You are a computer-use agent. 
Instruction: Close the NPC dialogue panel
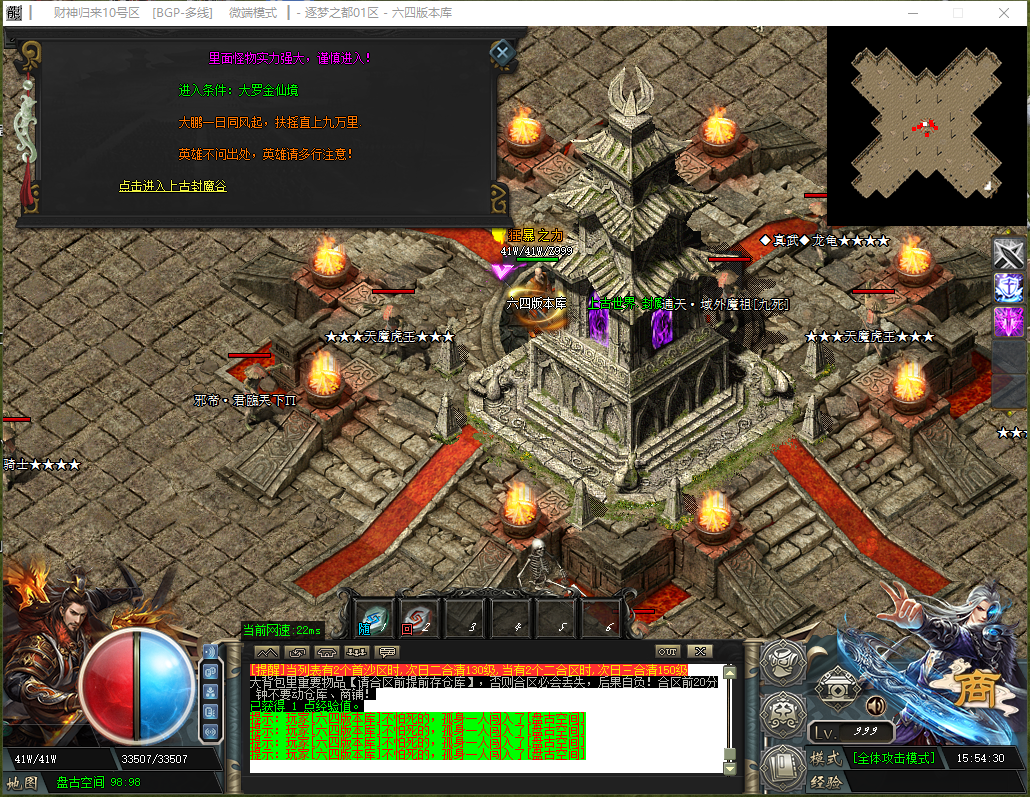click(502, 52)
